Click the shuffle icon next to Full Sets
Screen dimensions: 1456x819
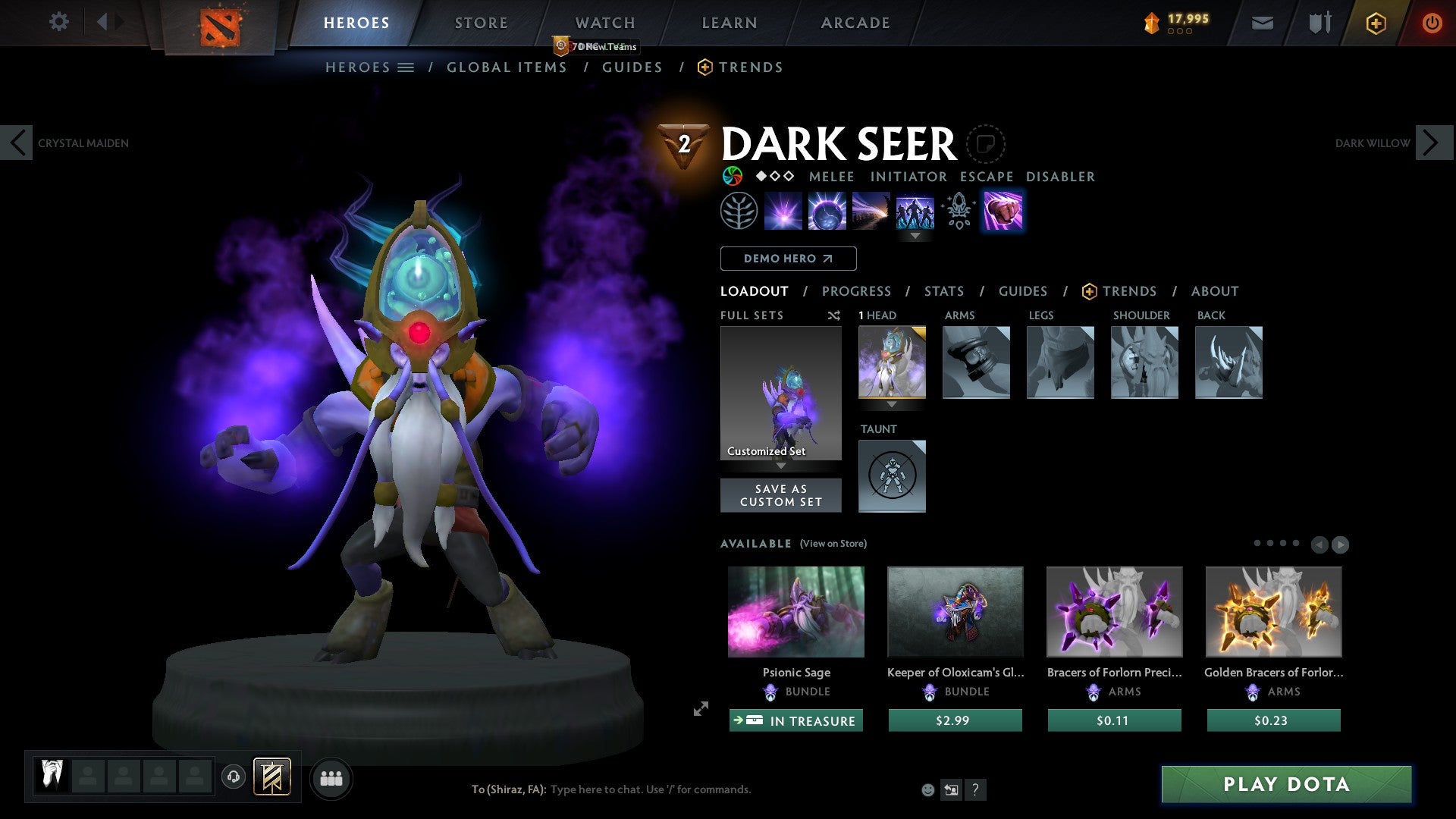(x=833, y=315)
